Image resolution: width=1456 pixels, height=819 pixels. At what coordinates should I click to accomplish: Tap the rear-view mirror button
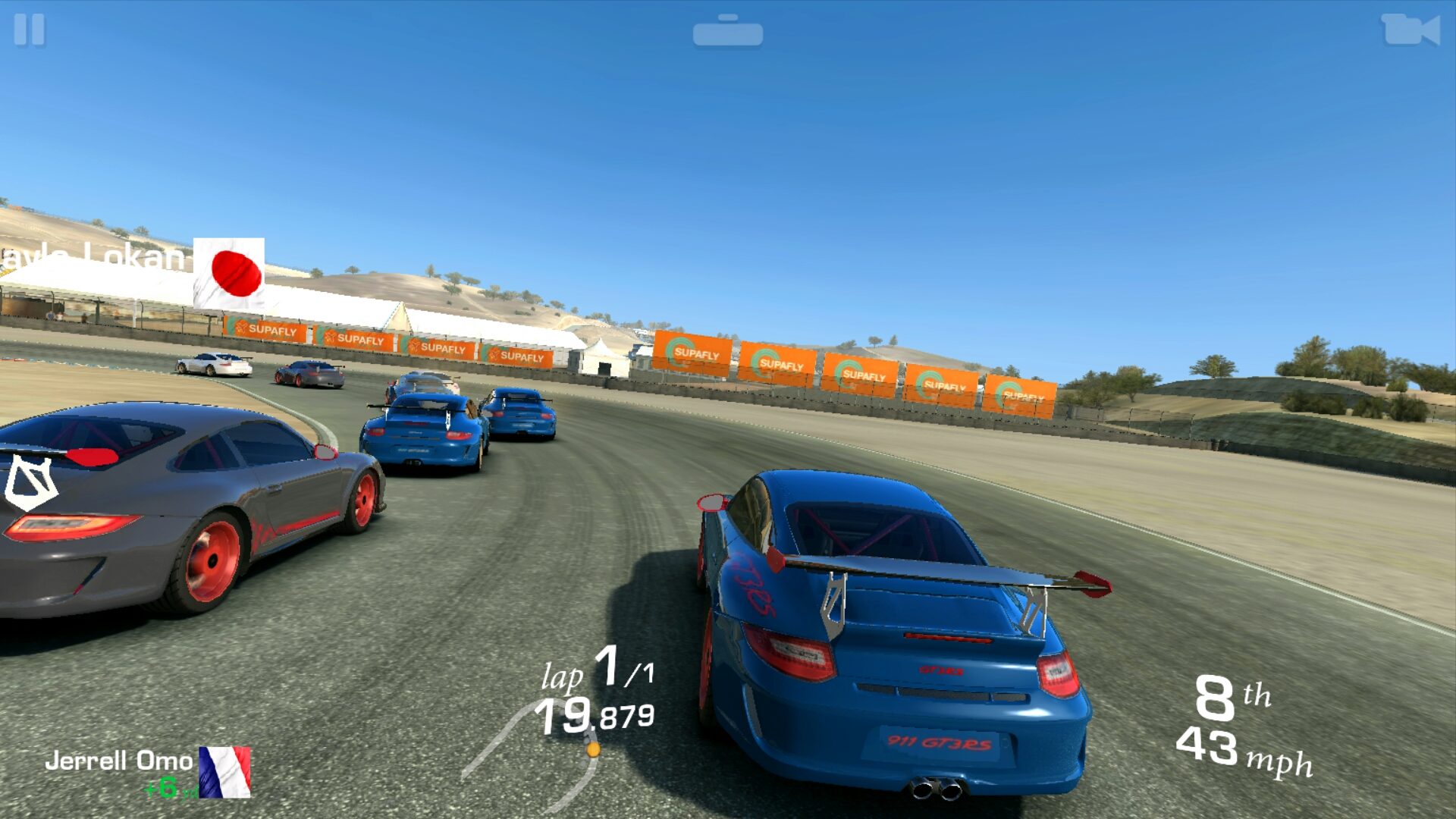click(x=727, y=32)
